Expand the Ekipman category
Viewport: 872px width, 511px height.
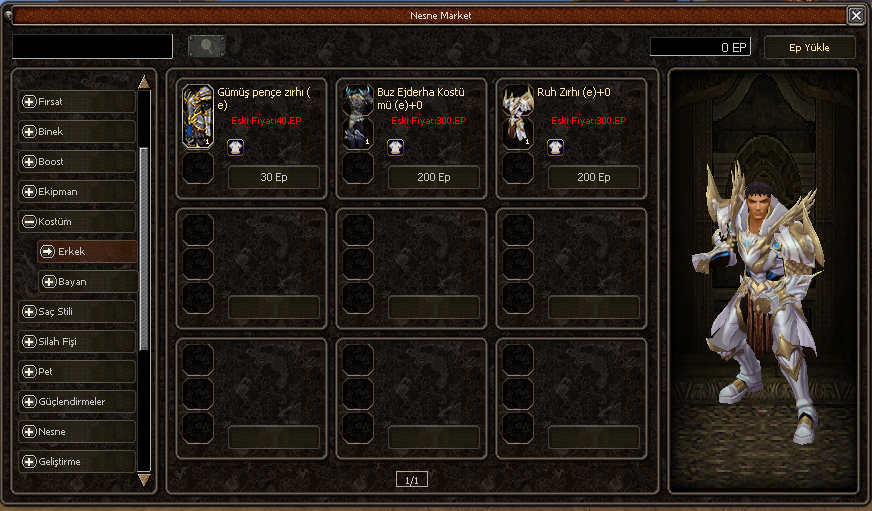tap(77, 191)
